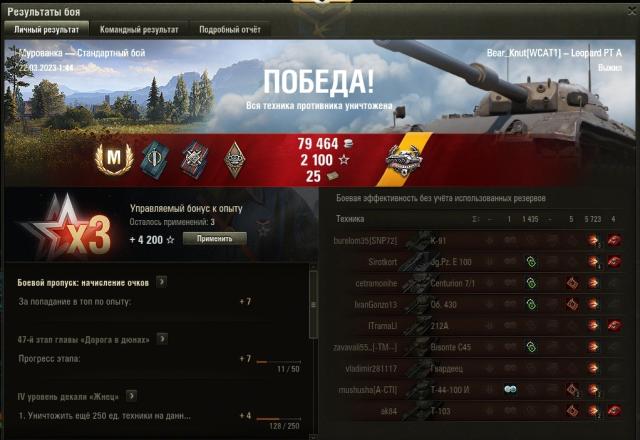Open details arrow for «Дорога в дюнах» stage
This screenshot has width=640, height=440.
(159, 340)
